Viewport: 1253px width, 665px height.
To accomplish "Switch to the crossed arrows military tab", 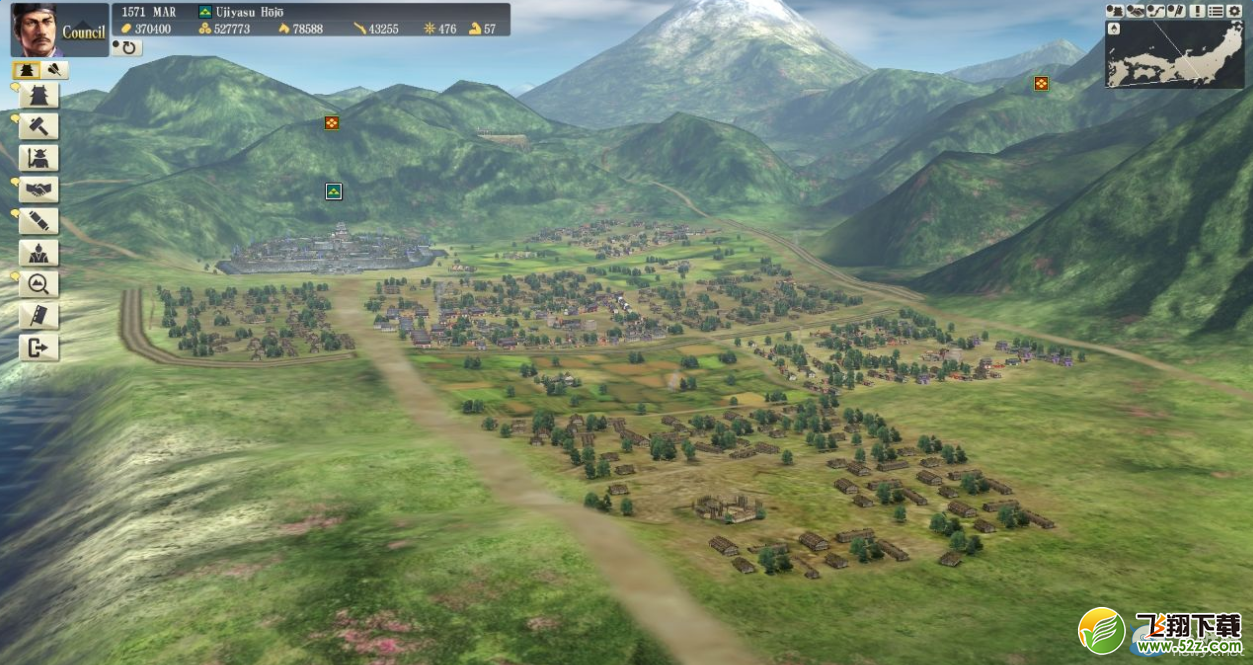I will [56, 70].
